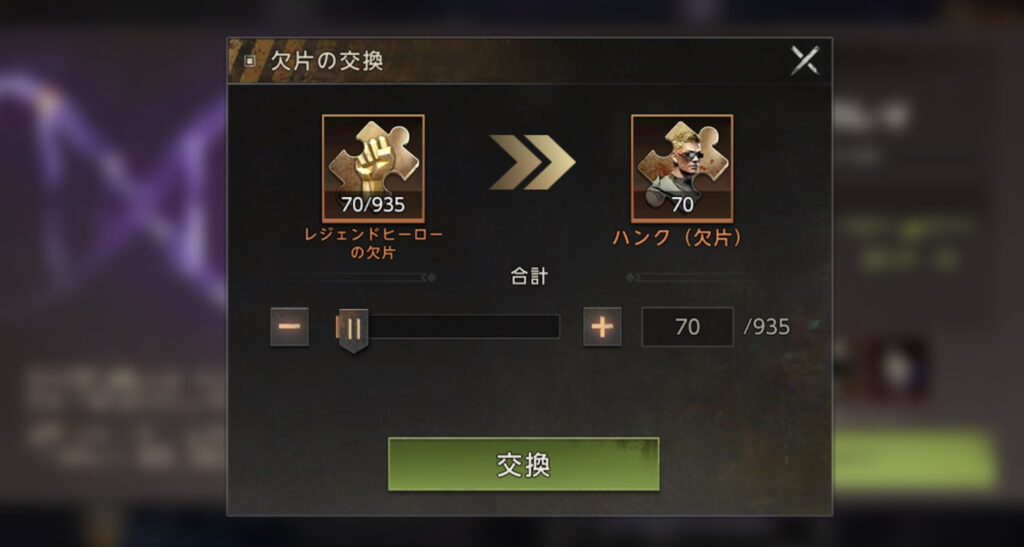Decrease the amount with the minus button
Image resolution: width=1024 pixels, height=547 pixels.
pyautogui.click(x=289, y=326)
